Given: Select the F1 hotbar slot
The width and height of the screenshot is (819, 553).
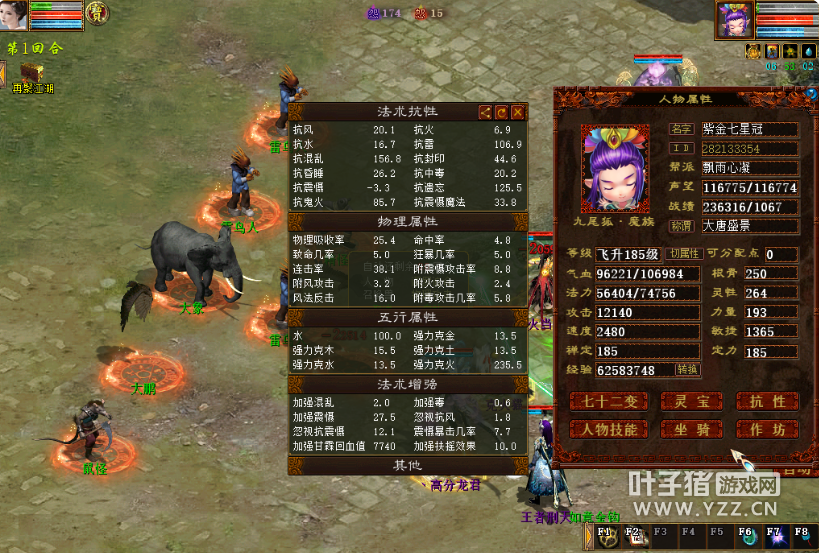Looking at the screenshot, I should (606, 535).
